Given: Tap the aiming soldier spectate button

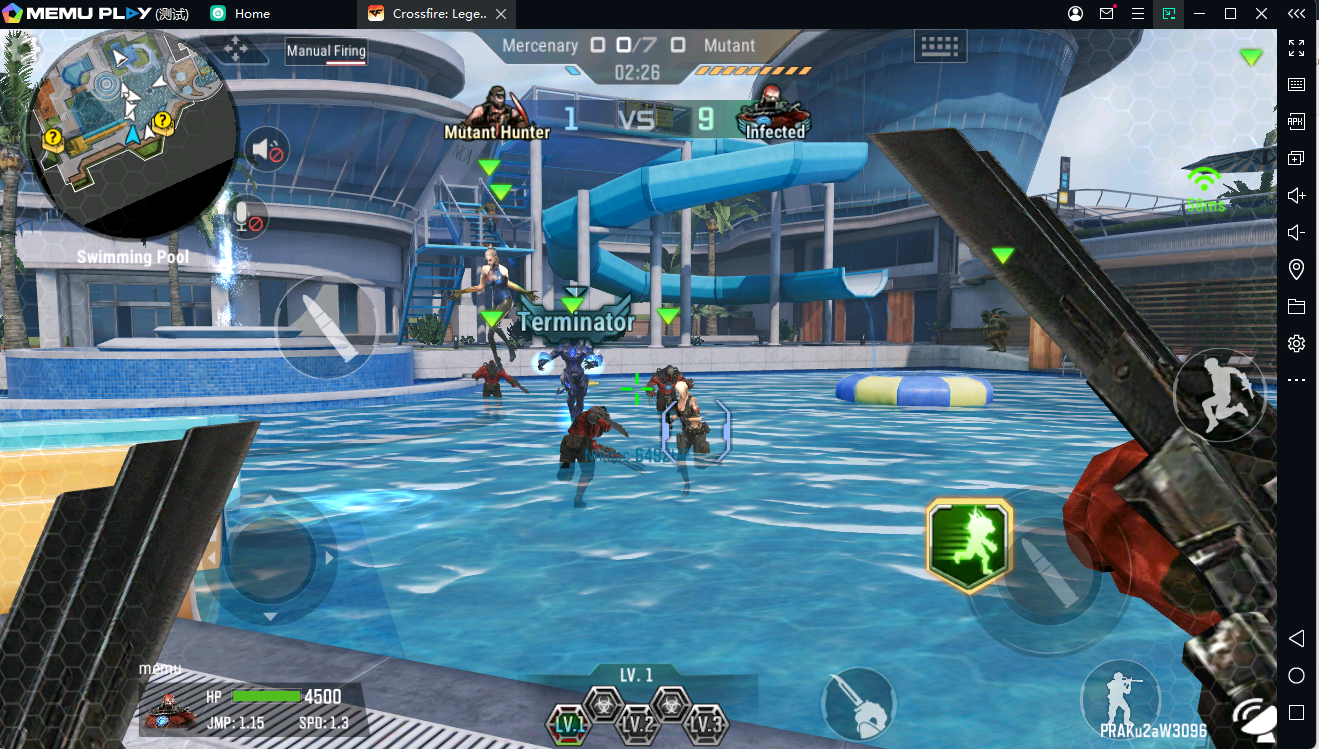Looking at the screenshot, I should [1119, 695].
